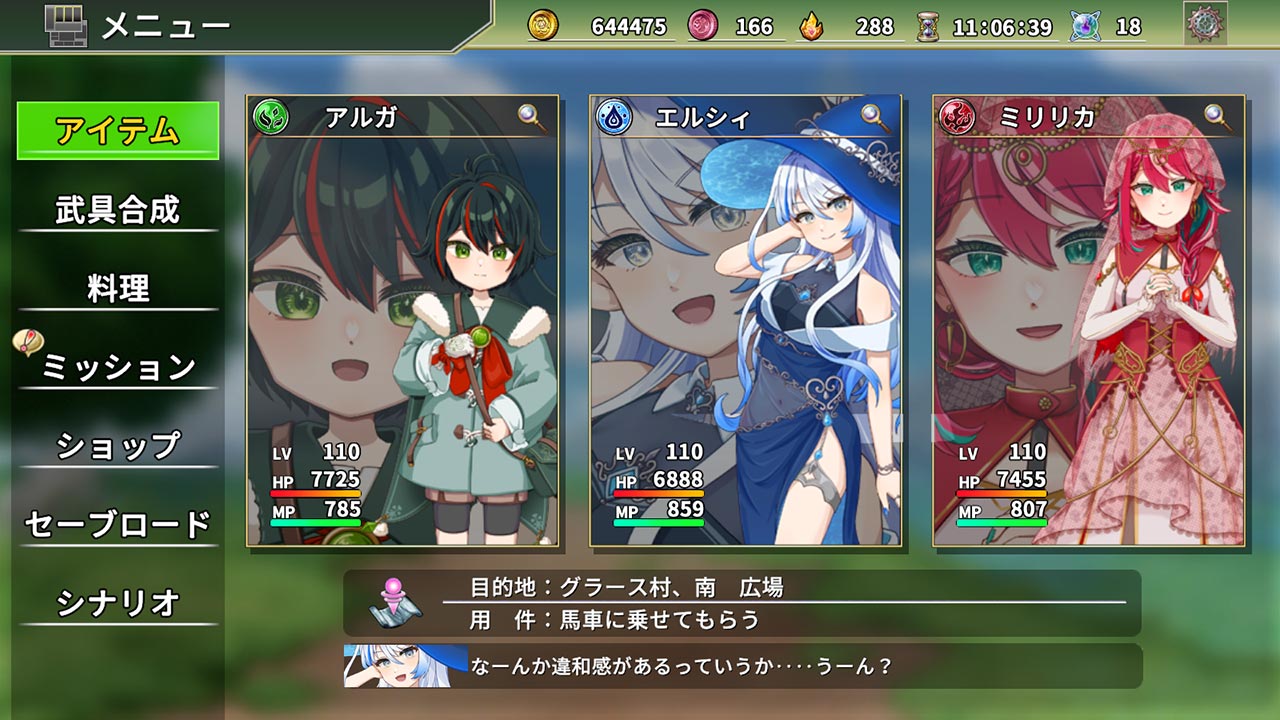Viewport: 1280px width, 720px height.
Task: Open the シナリオ scenario menu
Action: 118,602
